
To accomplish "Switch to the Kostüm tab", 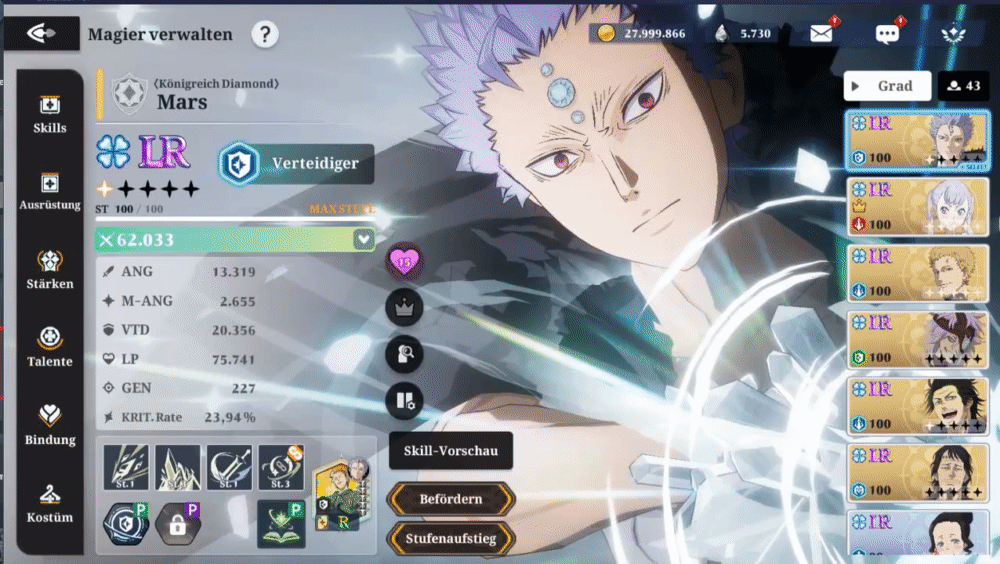I will (50, 504).
